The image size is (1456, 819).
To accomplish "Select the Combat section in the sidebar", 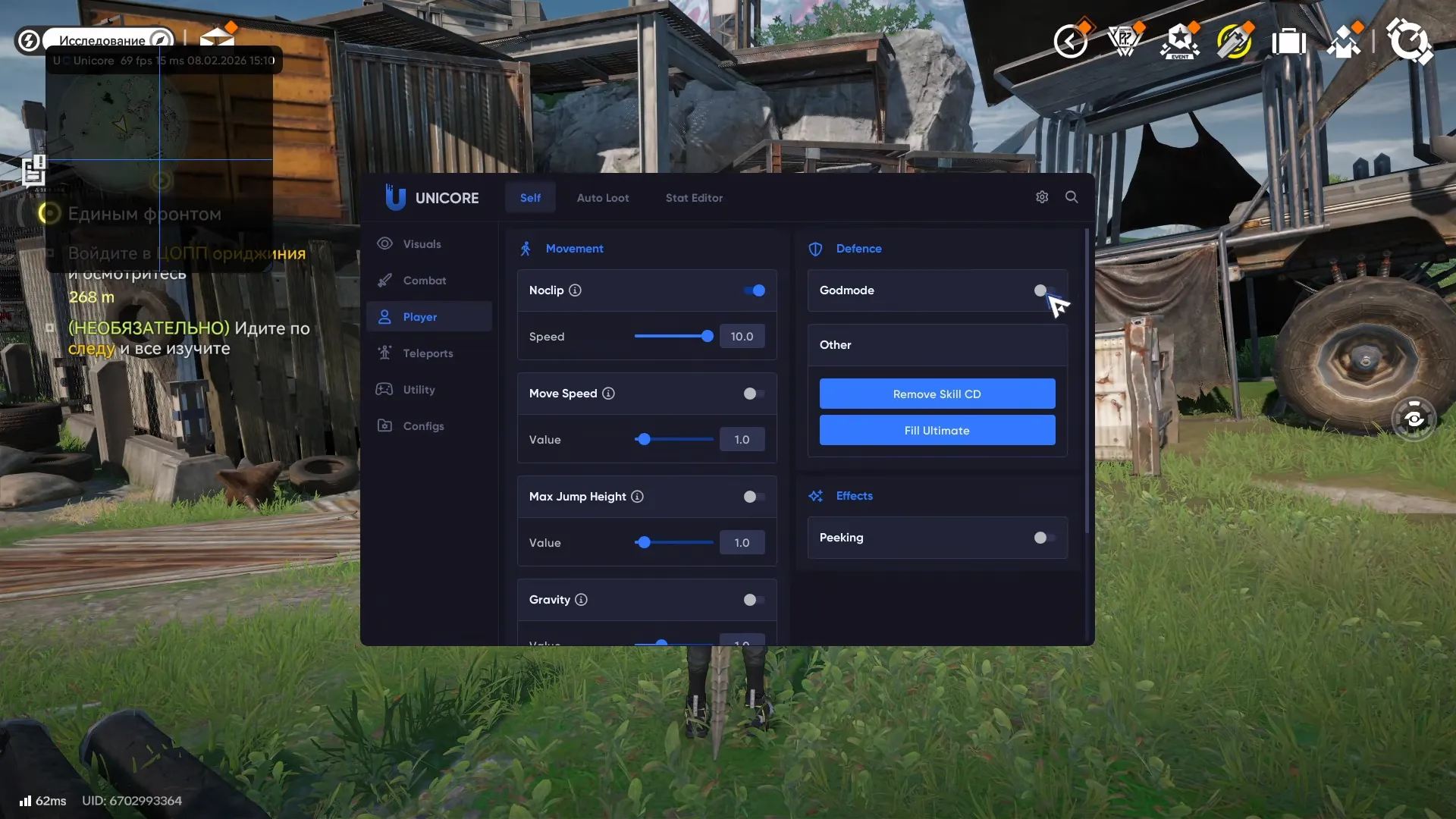I will click(x=425, y=280).
